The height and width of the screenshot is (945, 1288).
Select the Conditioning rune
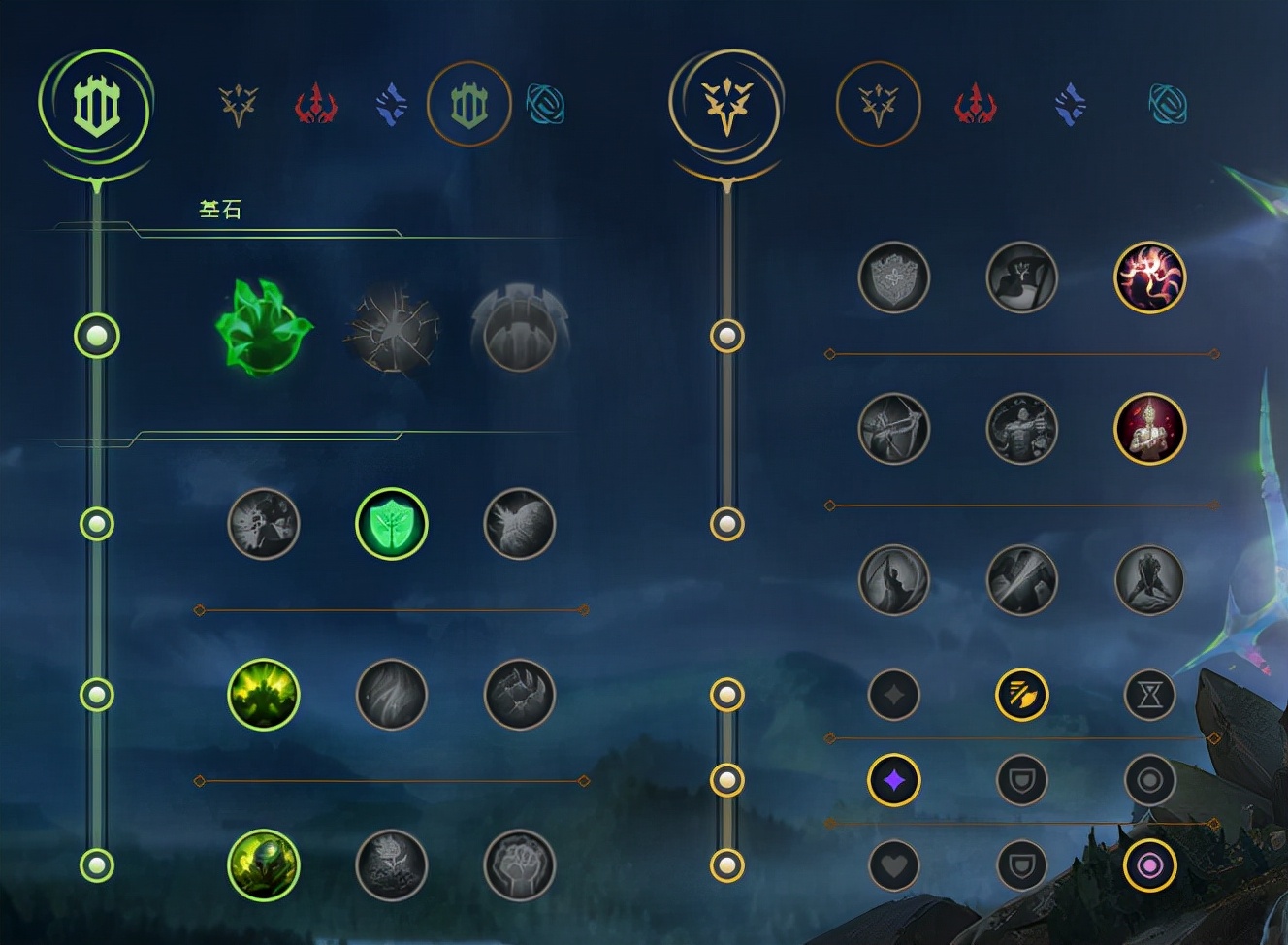(x=264, y=695)
